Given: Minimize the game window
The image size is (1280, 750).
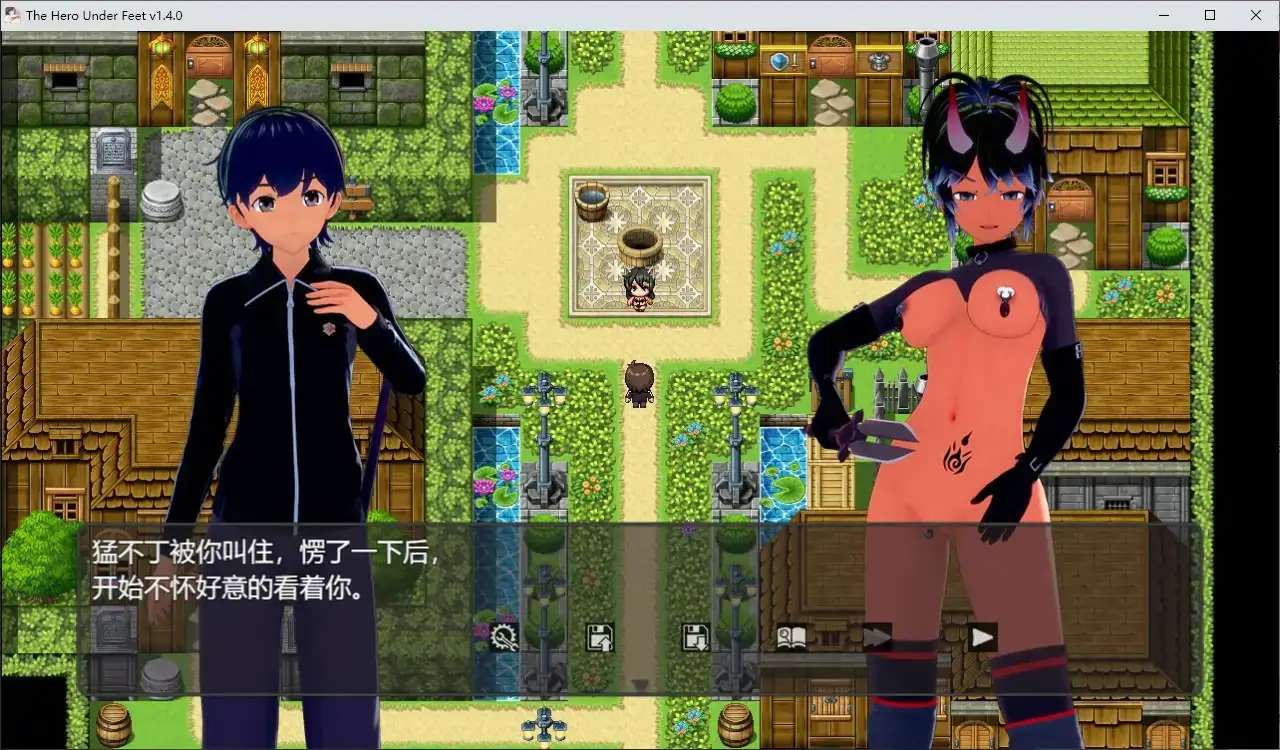Looking at the screenshot, I should 1163,15.
